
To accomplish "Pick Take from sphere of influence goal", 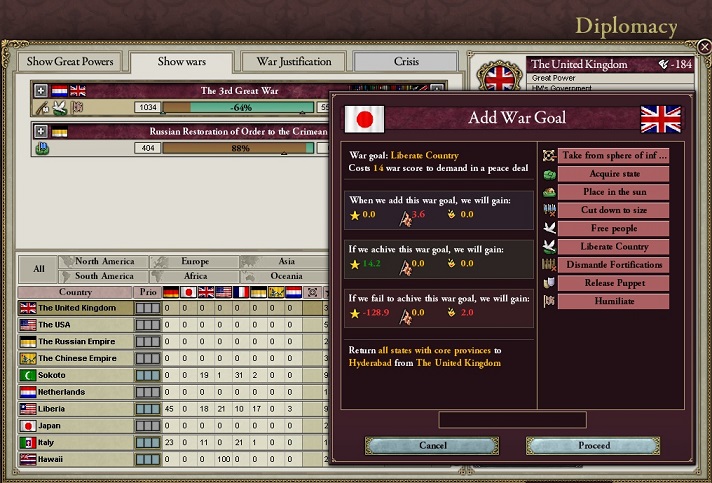I will pos(613,156).
